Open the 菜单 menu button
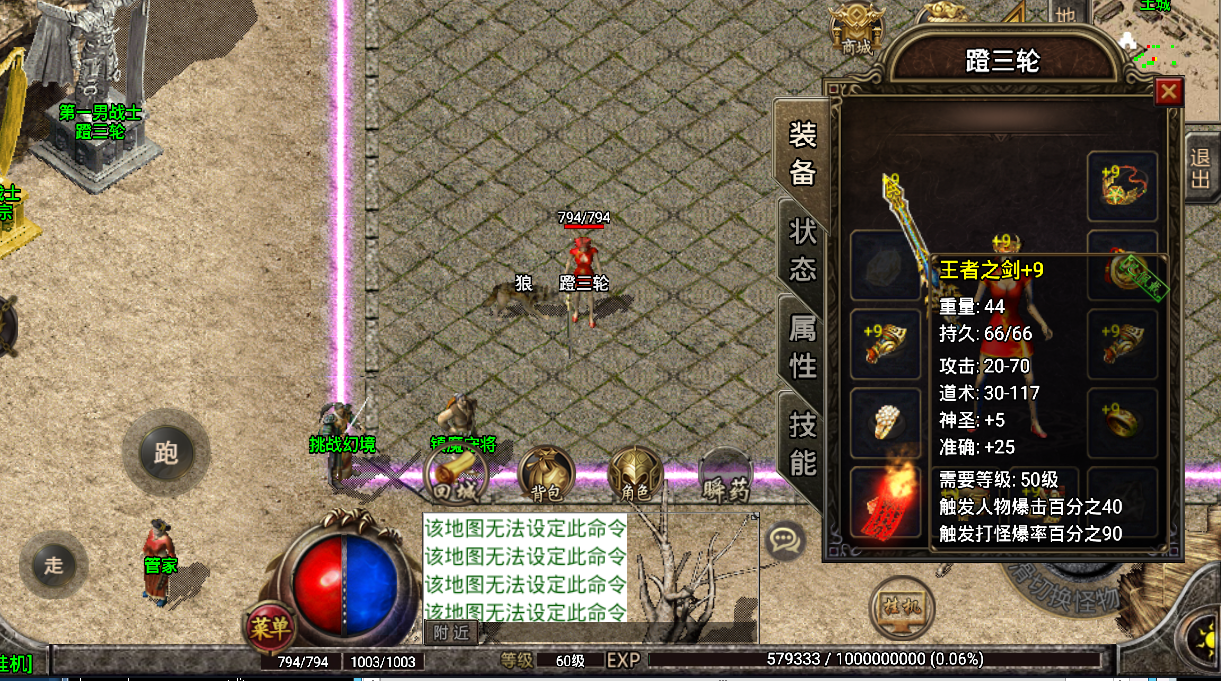 point(270,626)
